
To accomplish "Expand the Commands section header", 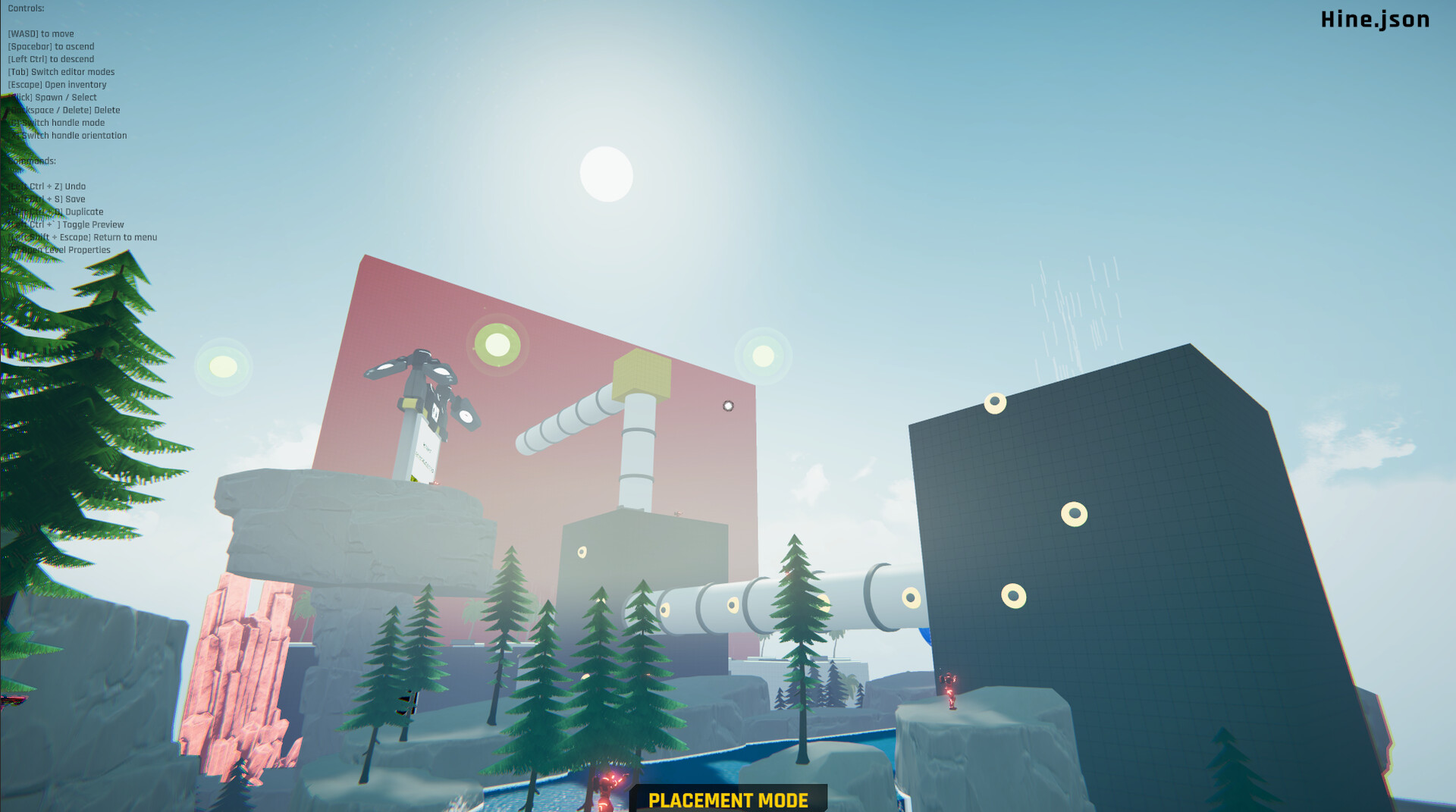I will tap(31, 161).
